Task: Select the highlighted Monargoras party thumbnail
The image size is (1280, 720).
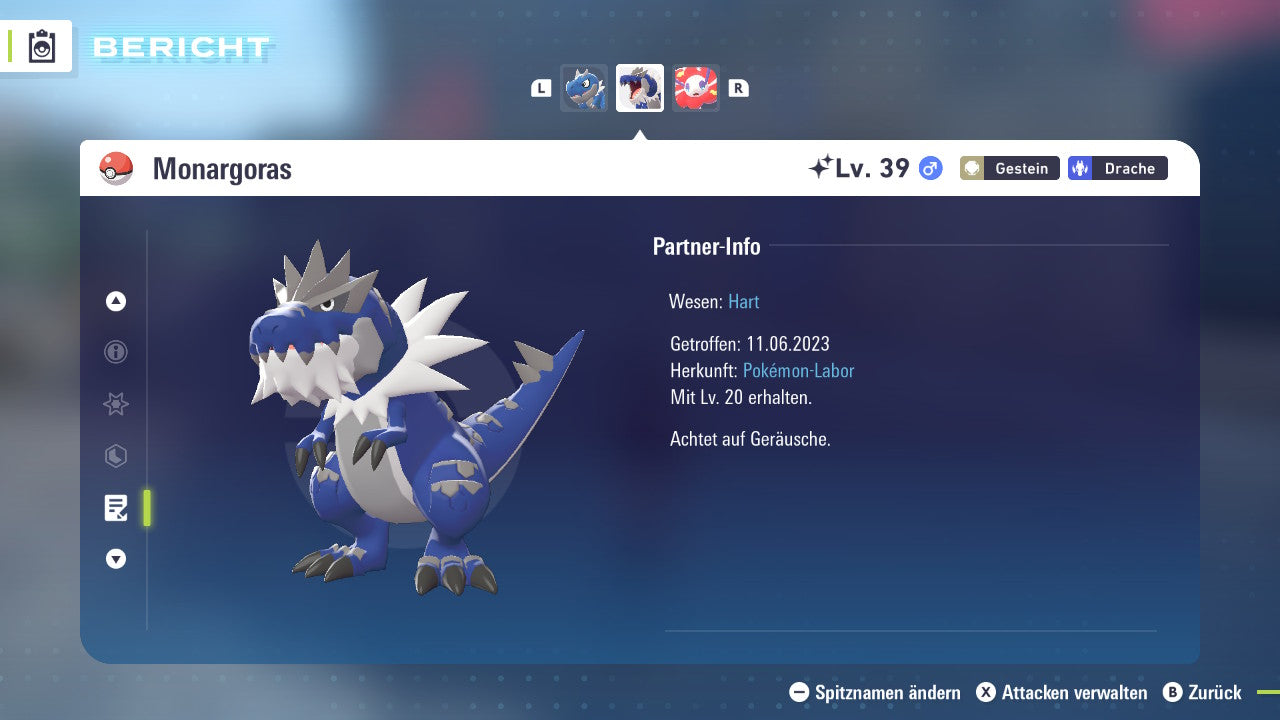Action: coord(640,88)
